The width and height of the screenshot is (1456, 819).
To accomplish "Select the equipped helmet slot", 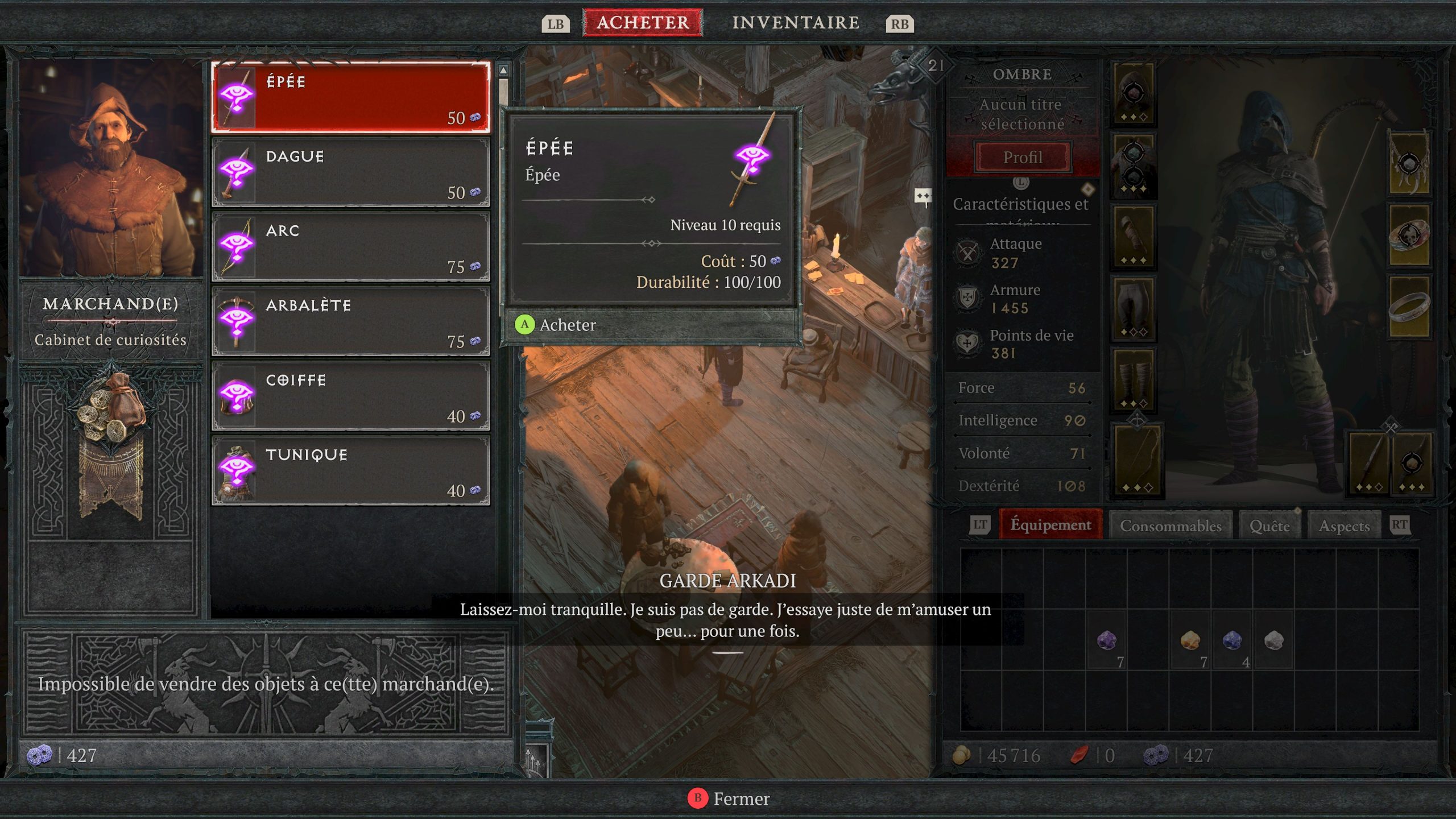I will (1133, 94).
